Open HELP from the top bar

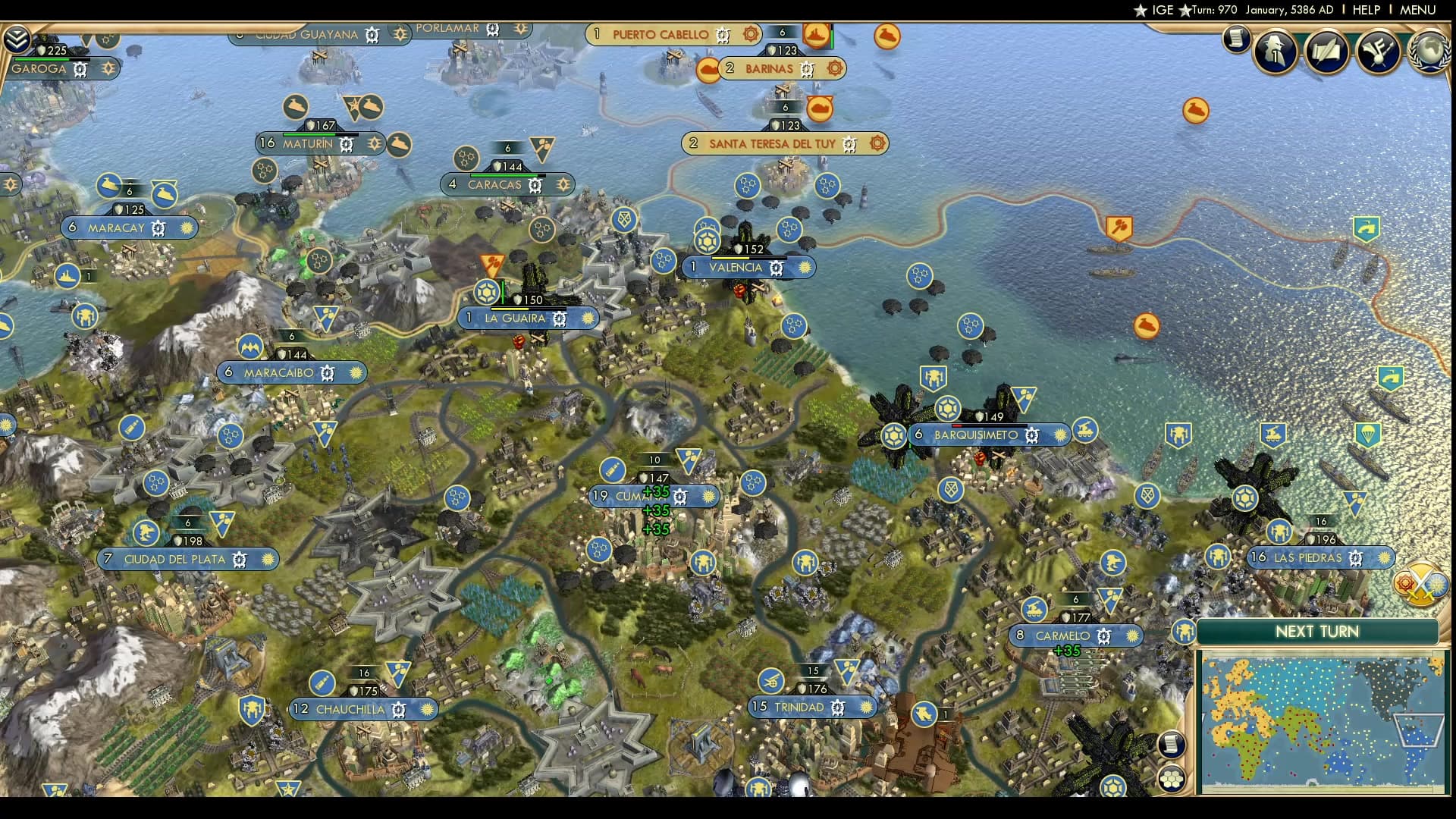click(1368, 9)
